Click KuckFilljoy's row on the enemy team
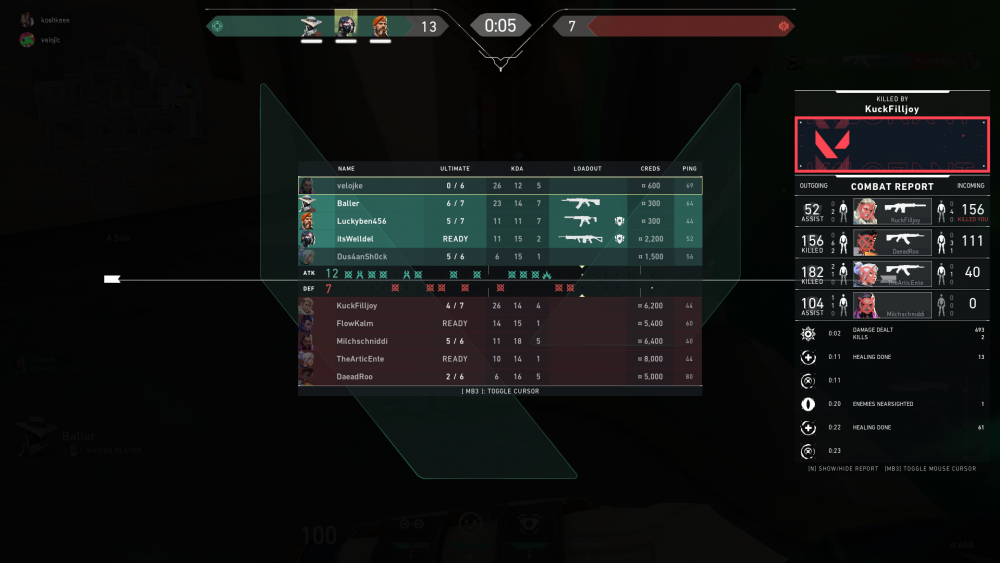 tap(500, 305)
